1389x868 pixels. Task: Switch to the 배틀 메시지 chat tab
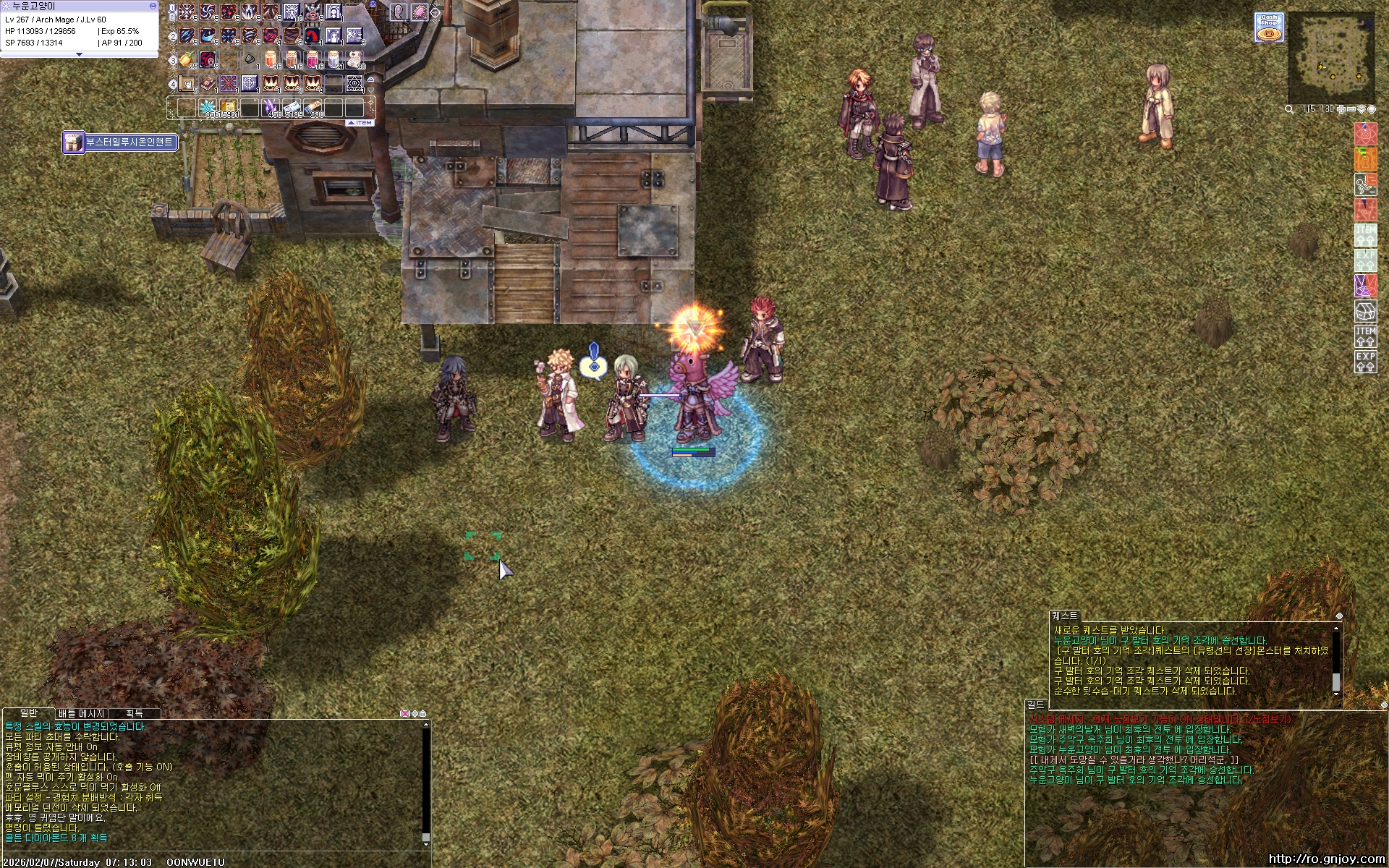pos(81,713)
